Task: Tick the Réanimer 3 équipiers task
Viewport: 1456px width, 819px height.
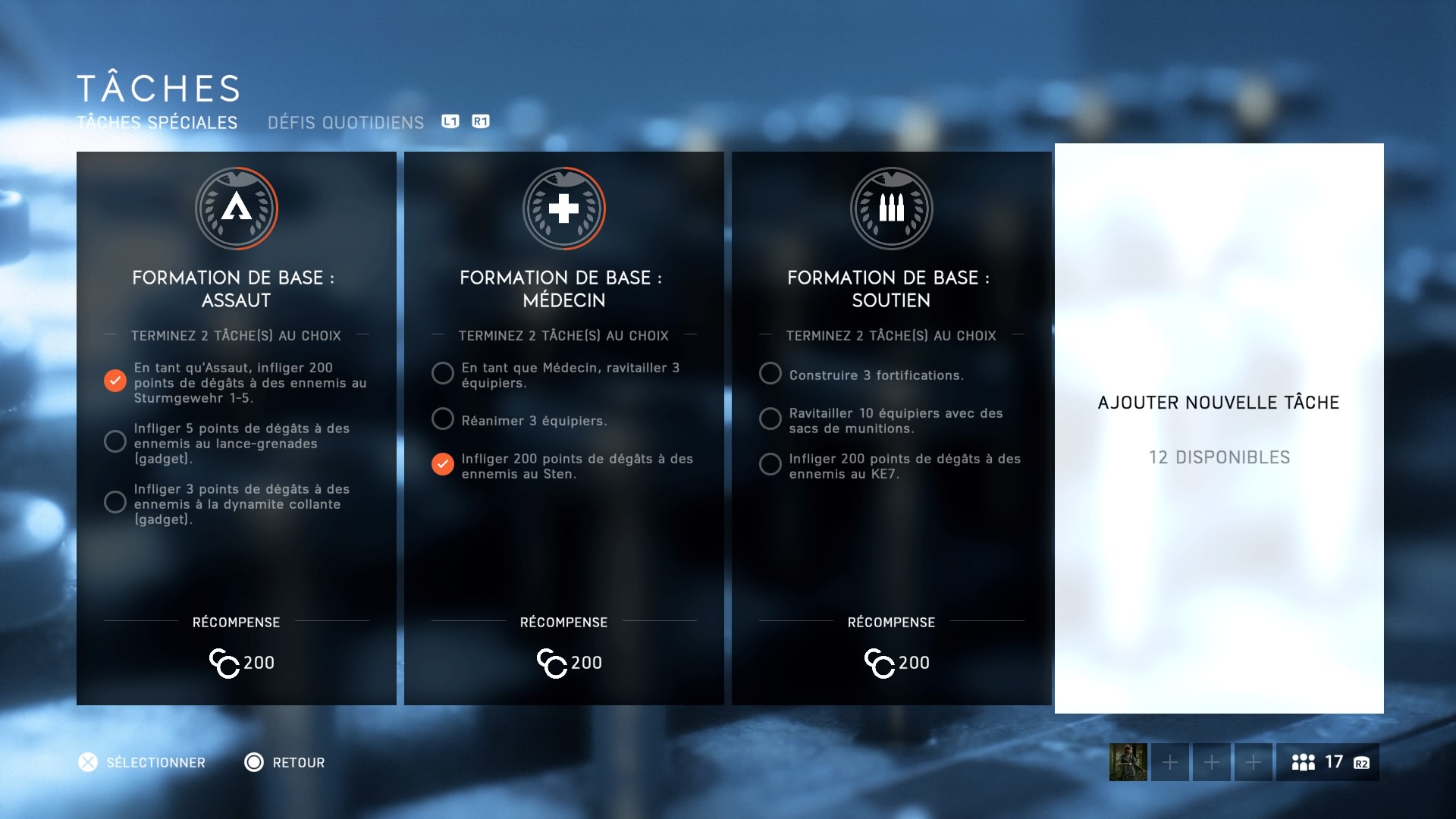Action: [x=443, y=419]
